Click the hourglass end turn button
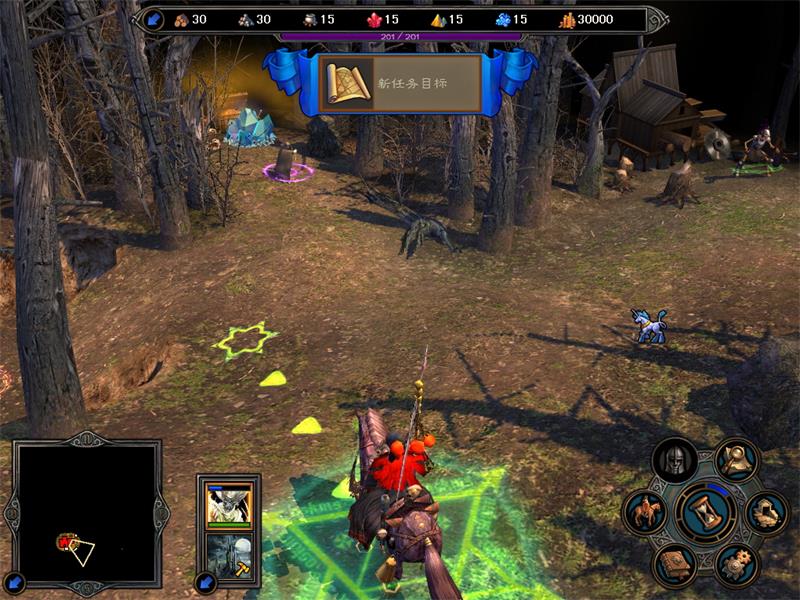The image size is (800, 600). pos(706,514)
